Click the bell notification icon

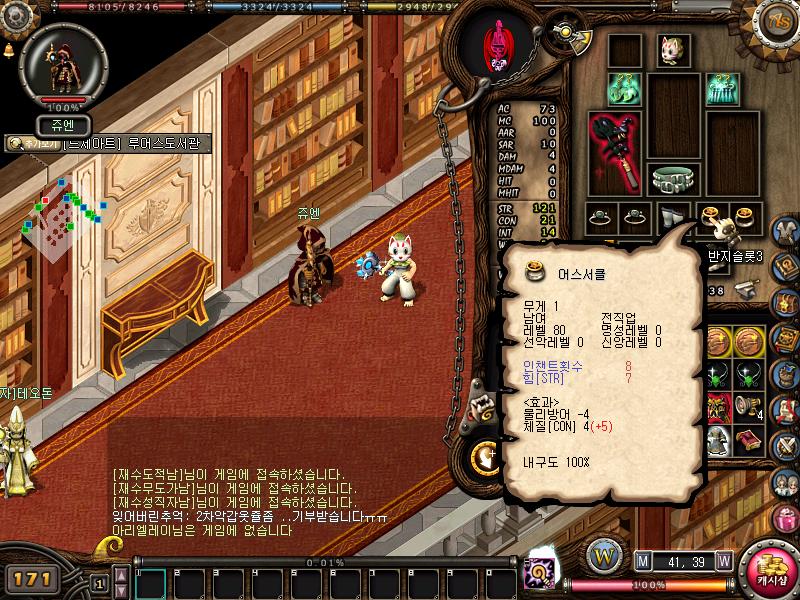[8, 48]
